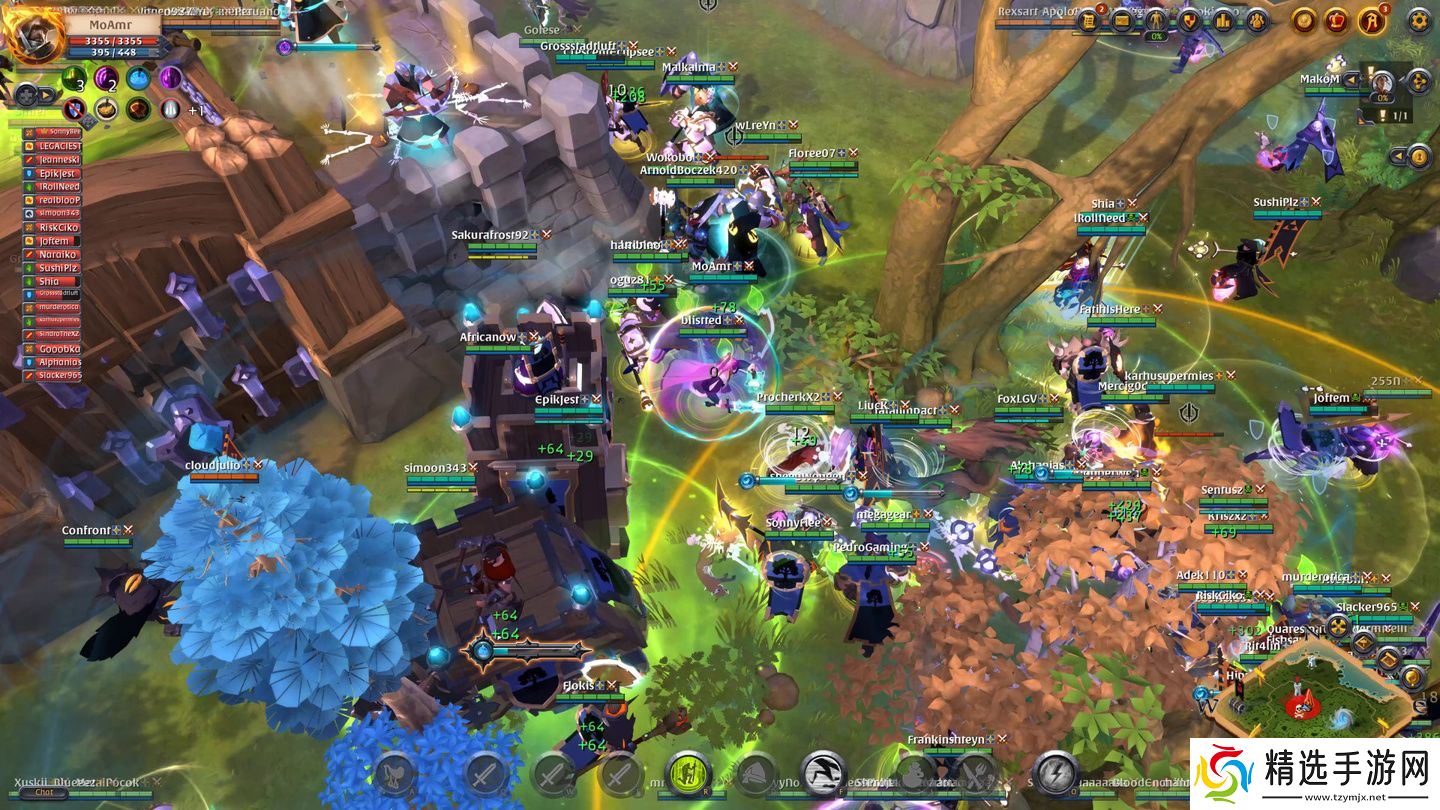This screenshot has height=810, width=1440.
Task: Open the minimap
Action: point(1318,692)
